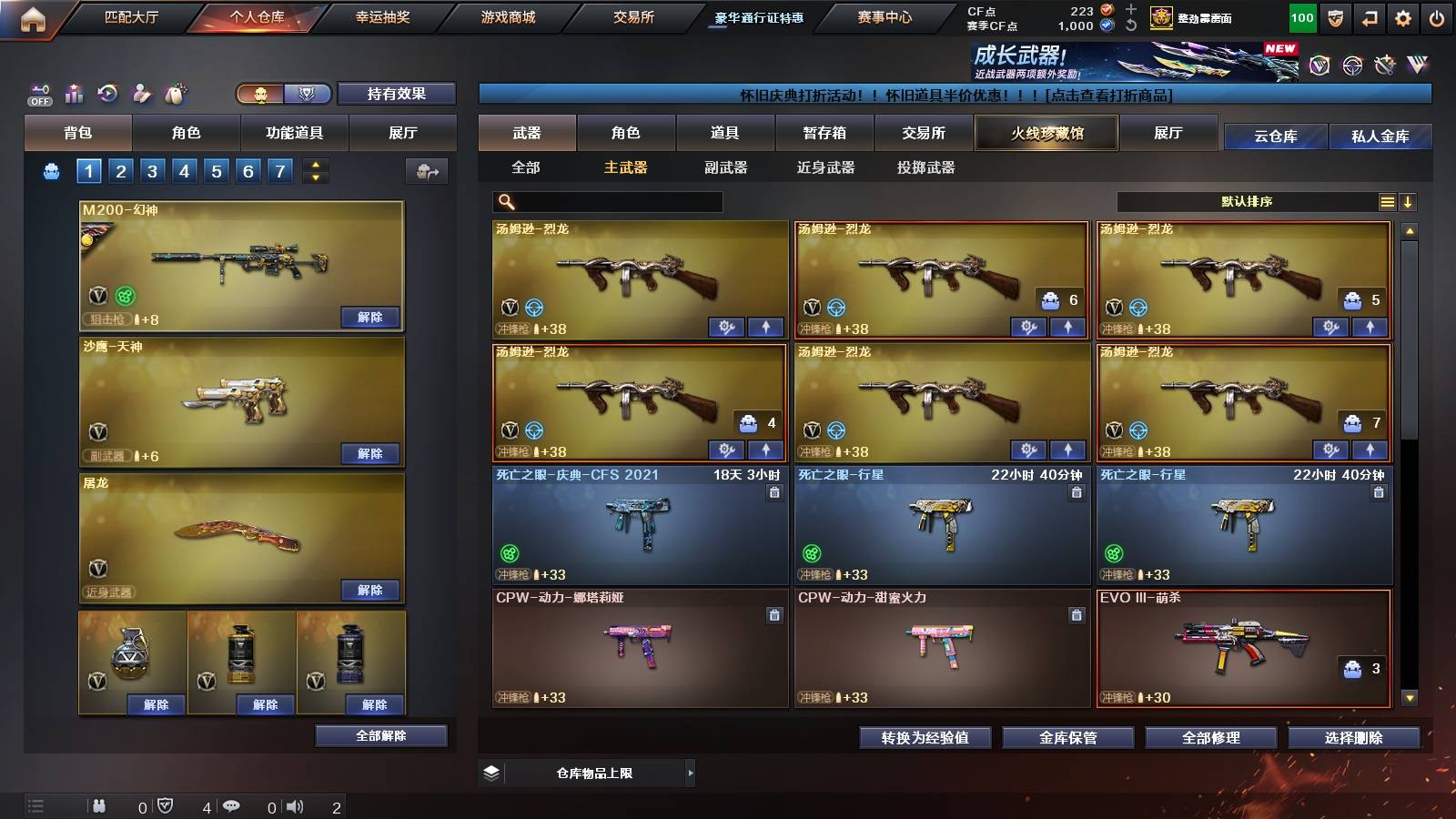1456x819 pixels.
Task: Switch to the 火线珍藏馆 tab
Action: [x=1046, y=133]
